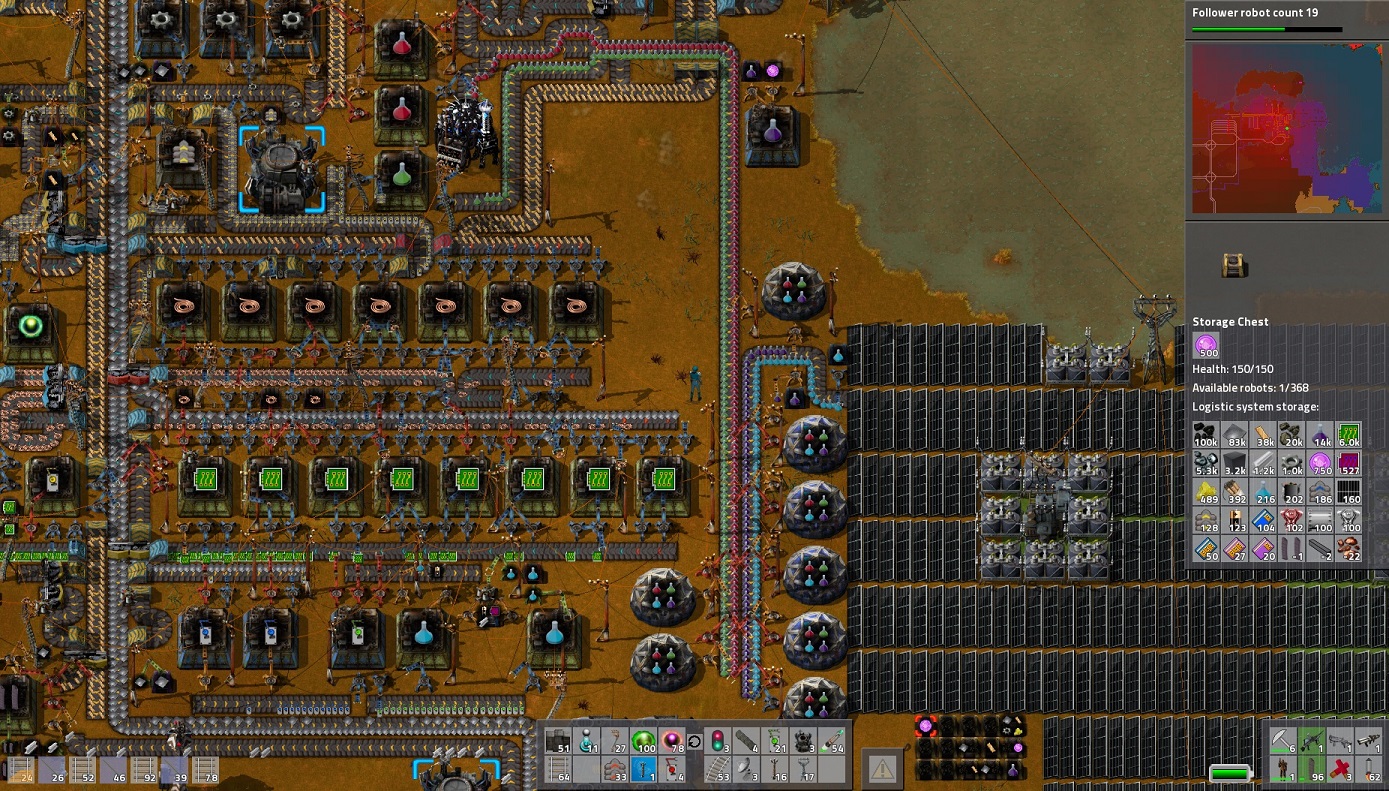
Task: Click the rocket ammo slot with 62
Action: pyautogui.click(x=1370, y=770)
